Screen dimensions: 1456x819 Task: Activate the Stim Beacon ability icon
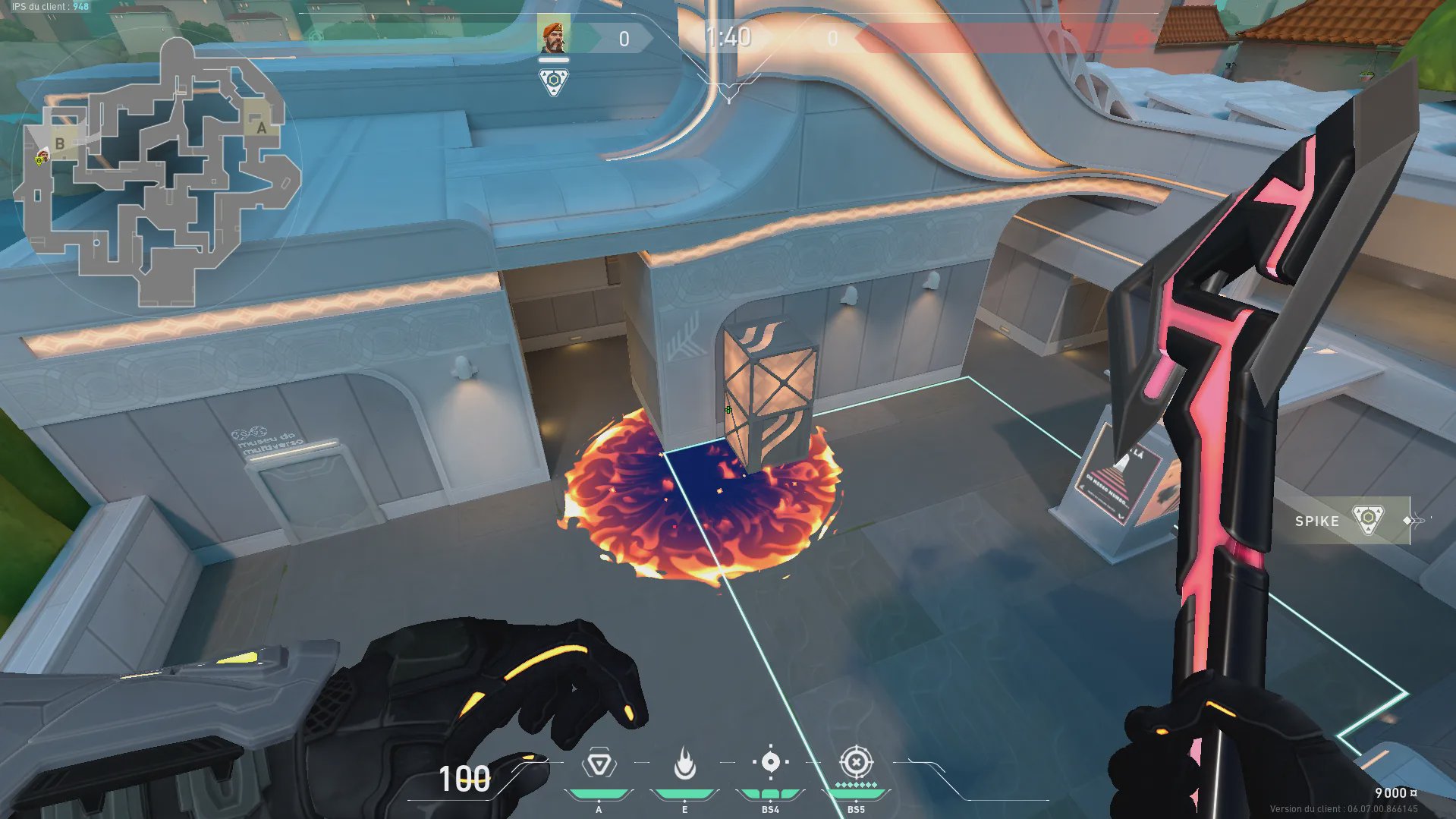599,764
